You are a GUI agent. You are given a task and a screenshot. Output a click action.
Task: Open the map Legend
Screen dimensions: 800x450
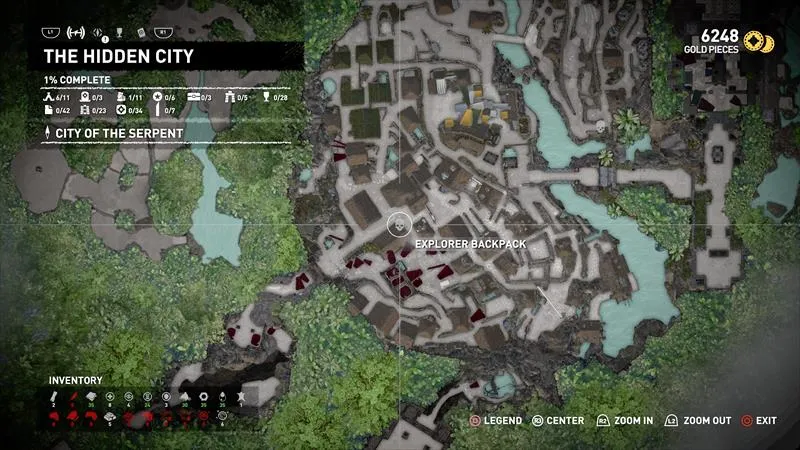pyautogui.click(x=497, y=421)
